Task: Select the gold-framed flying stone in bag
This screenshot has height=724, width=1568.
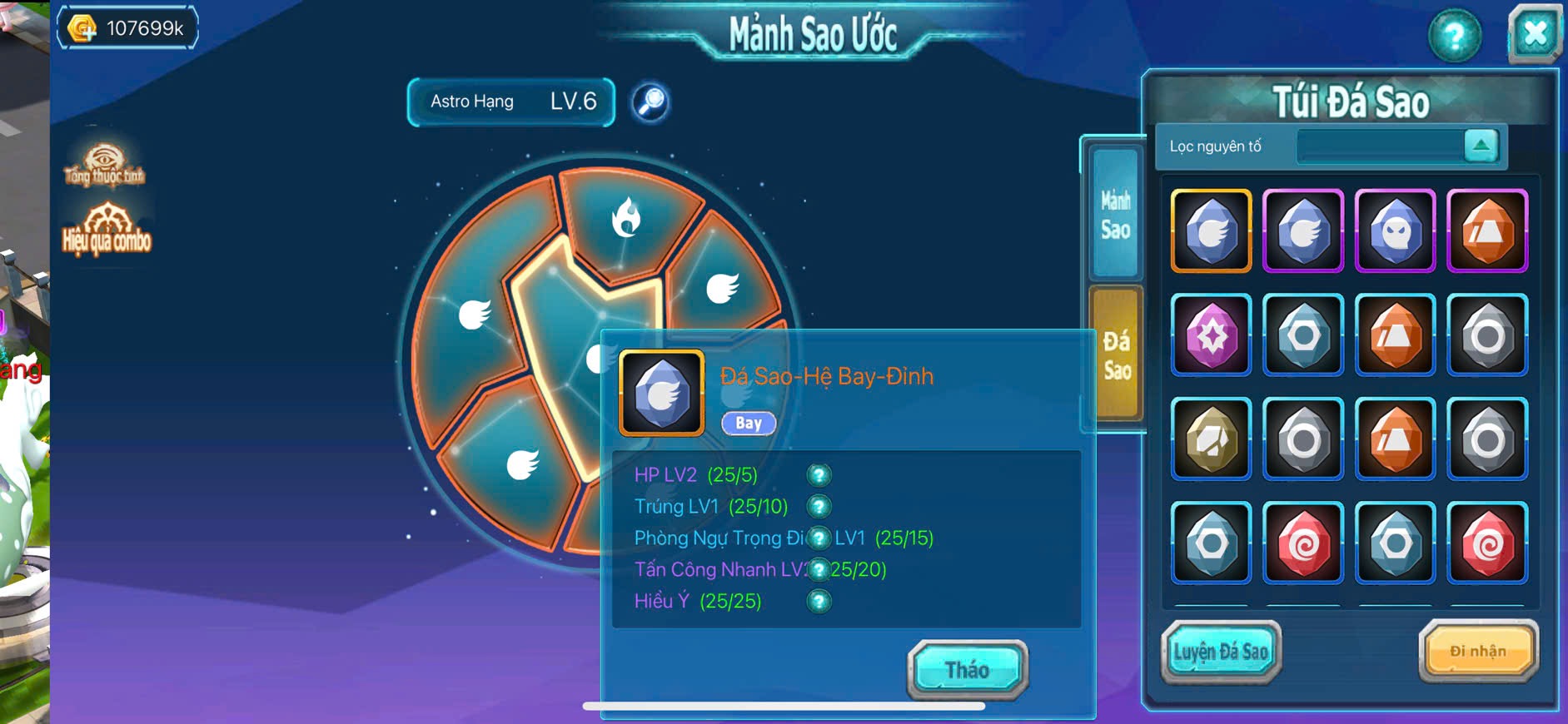Action: pyautogui.click(x=1212, y=231)
